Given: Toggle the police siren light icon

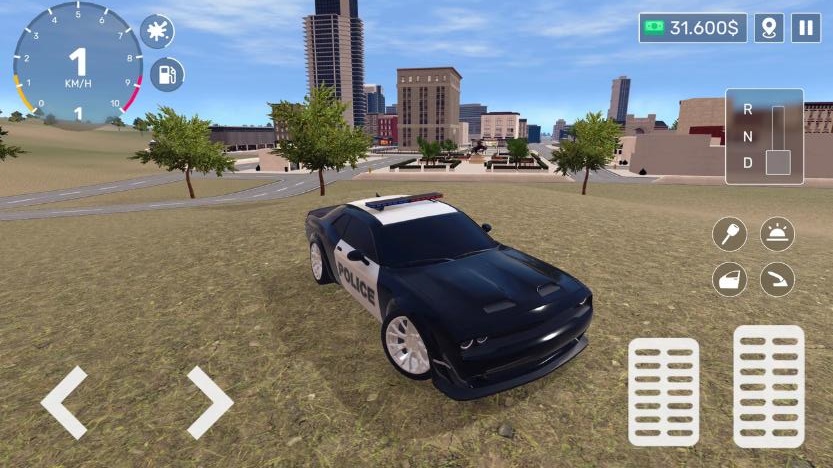Looking at the screenshot, I should (x=777, y=235).
